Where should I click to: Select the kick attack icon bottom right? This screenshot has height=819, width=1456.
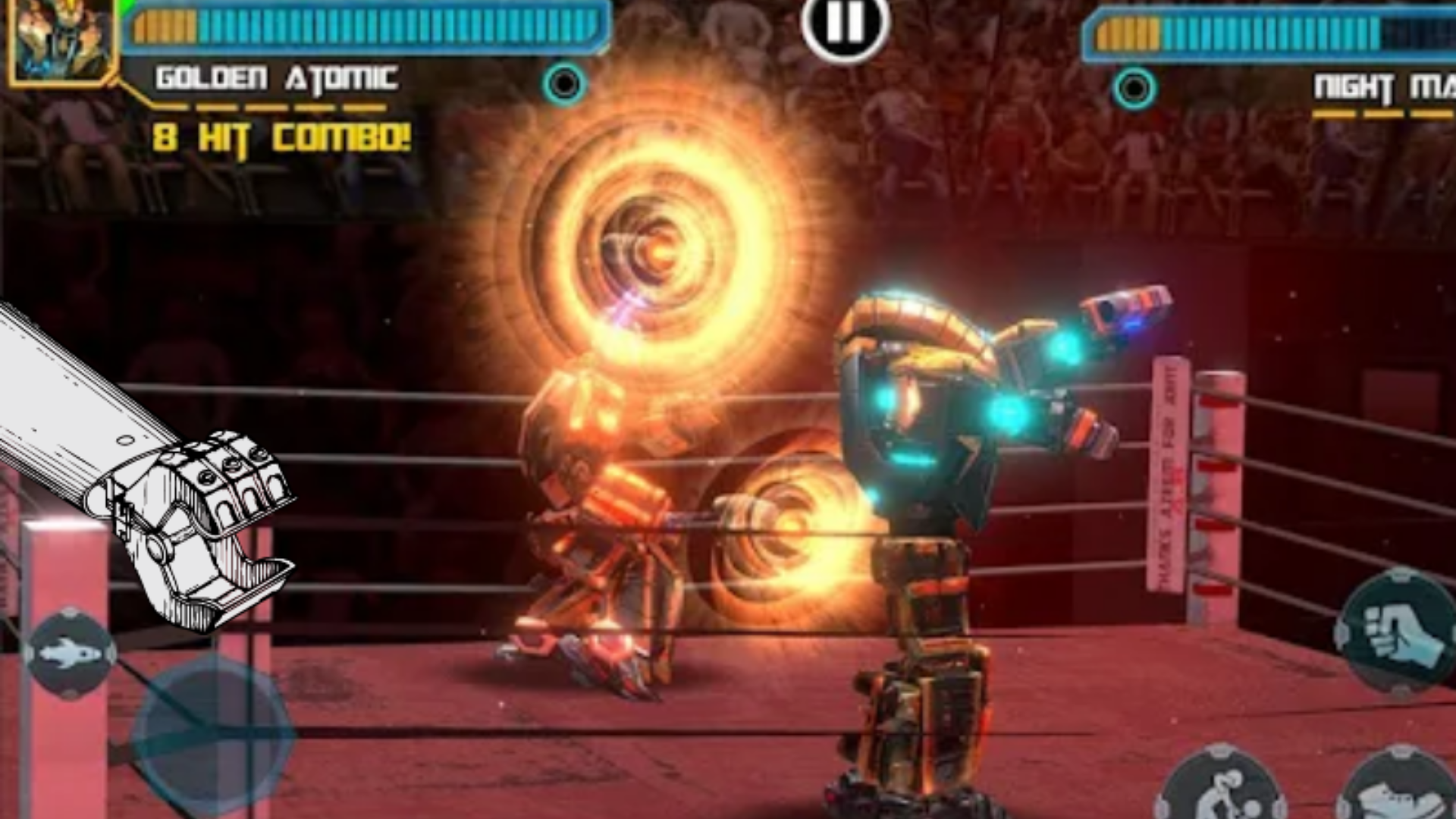tap(1398, 799)
